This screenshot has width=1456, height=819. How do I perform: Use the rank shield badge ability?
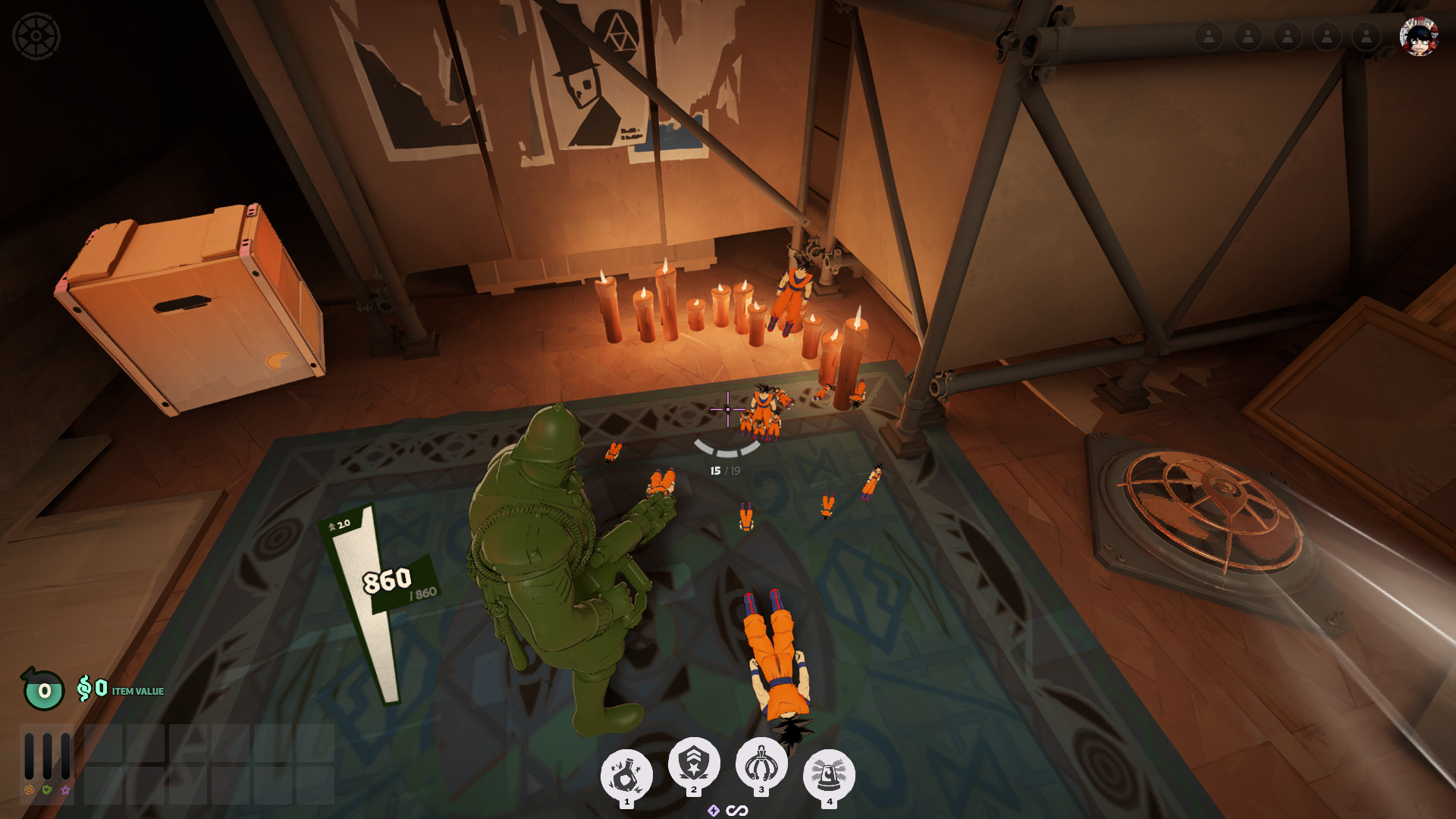click(x=694, y=763)
